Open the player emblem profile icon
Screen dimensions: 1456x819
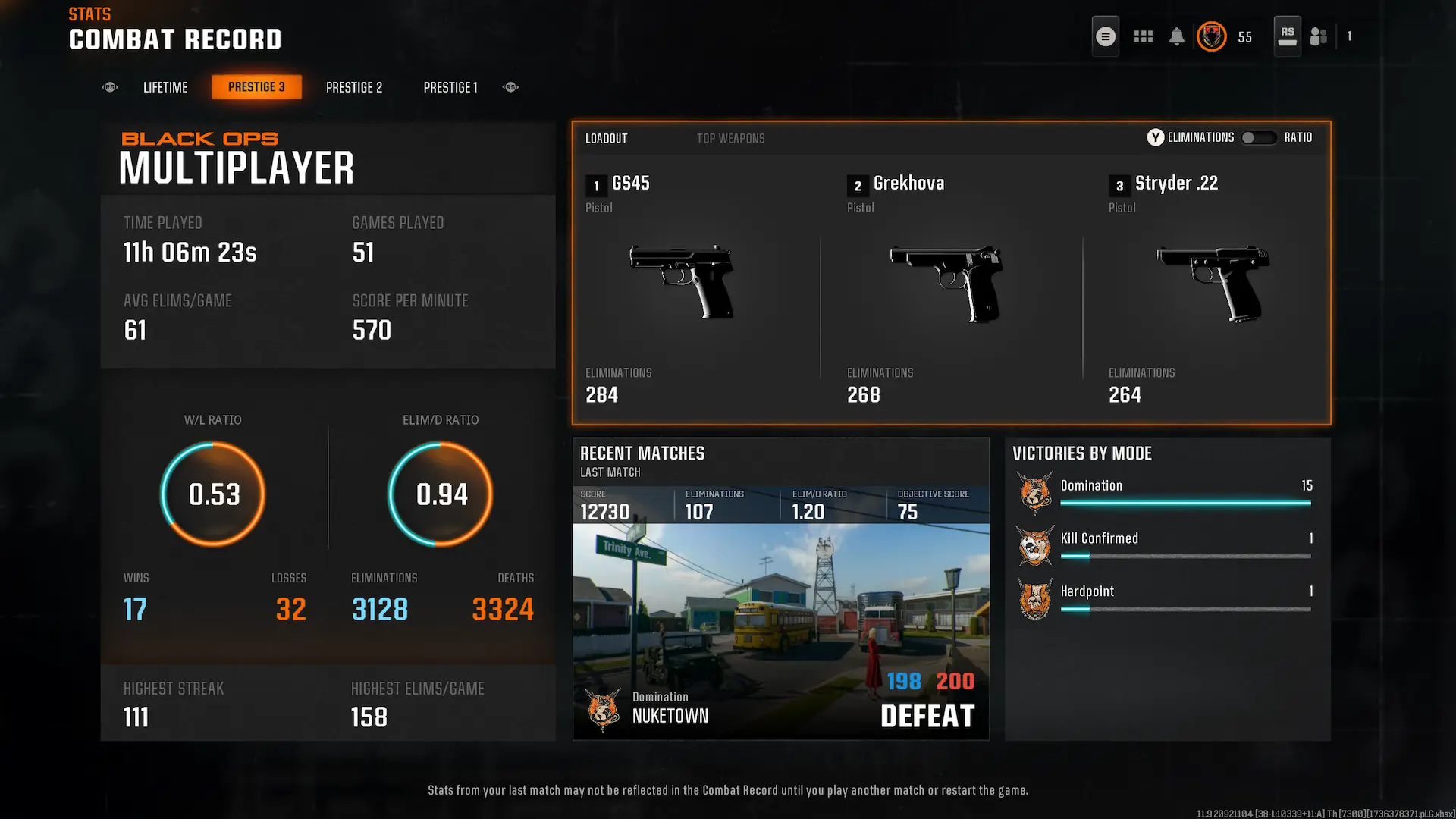1211,36
